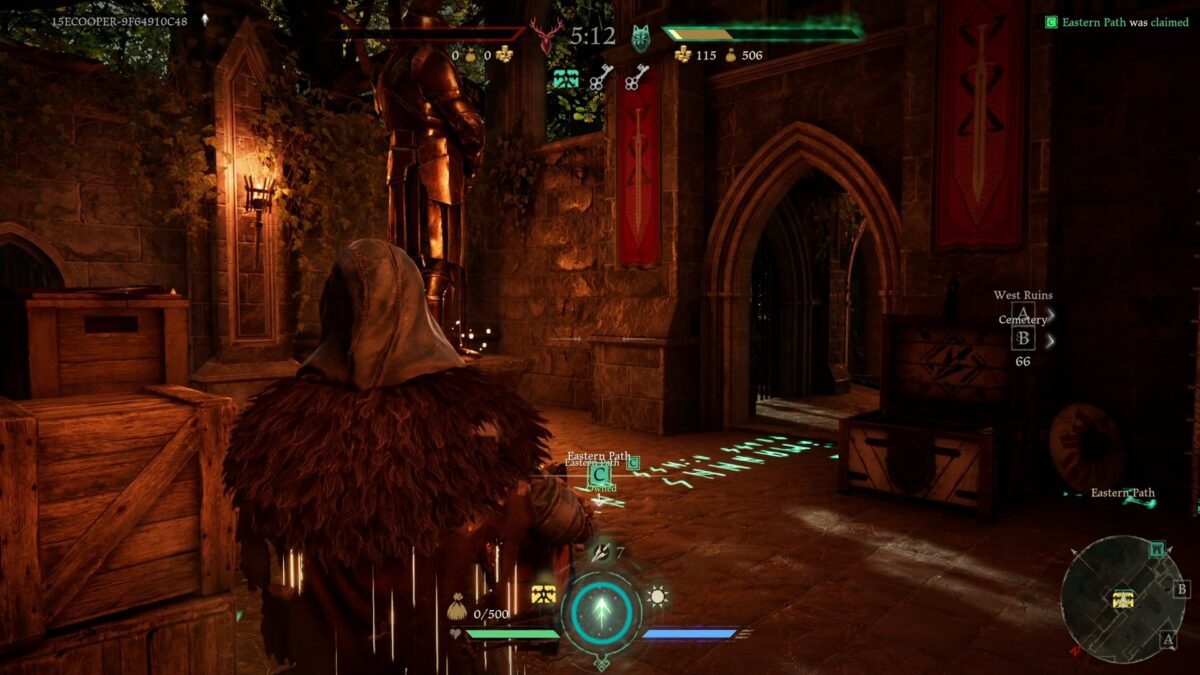Click the yellow chest marker on the minimap
This screenshot has width=1200, height=675.
click(x=1123, y=599)
